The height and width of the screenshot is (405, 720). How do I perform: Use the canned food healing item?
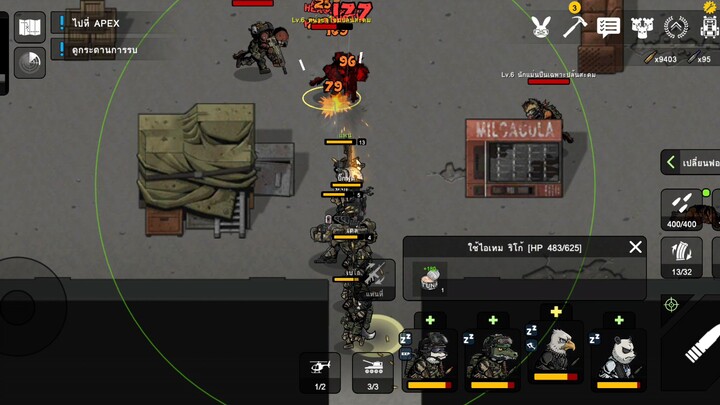[x=430, y=279]
